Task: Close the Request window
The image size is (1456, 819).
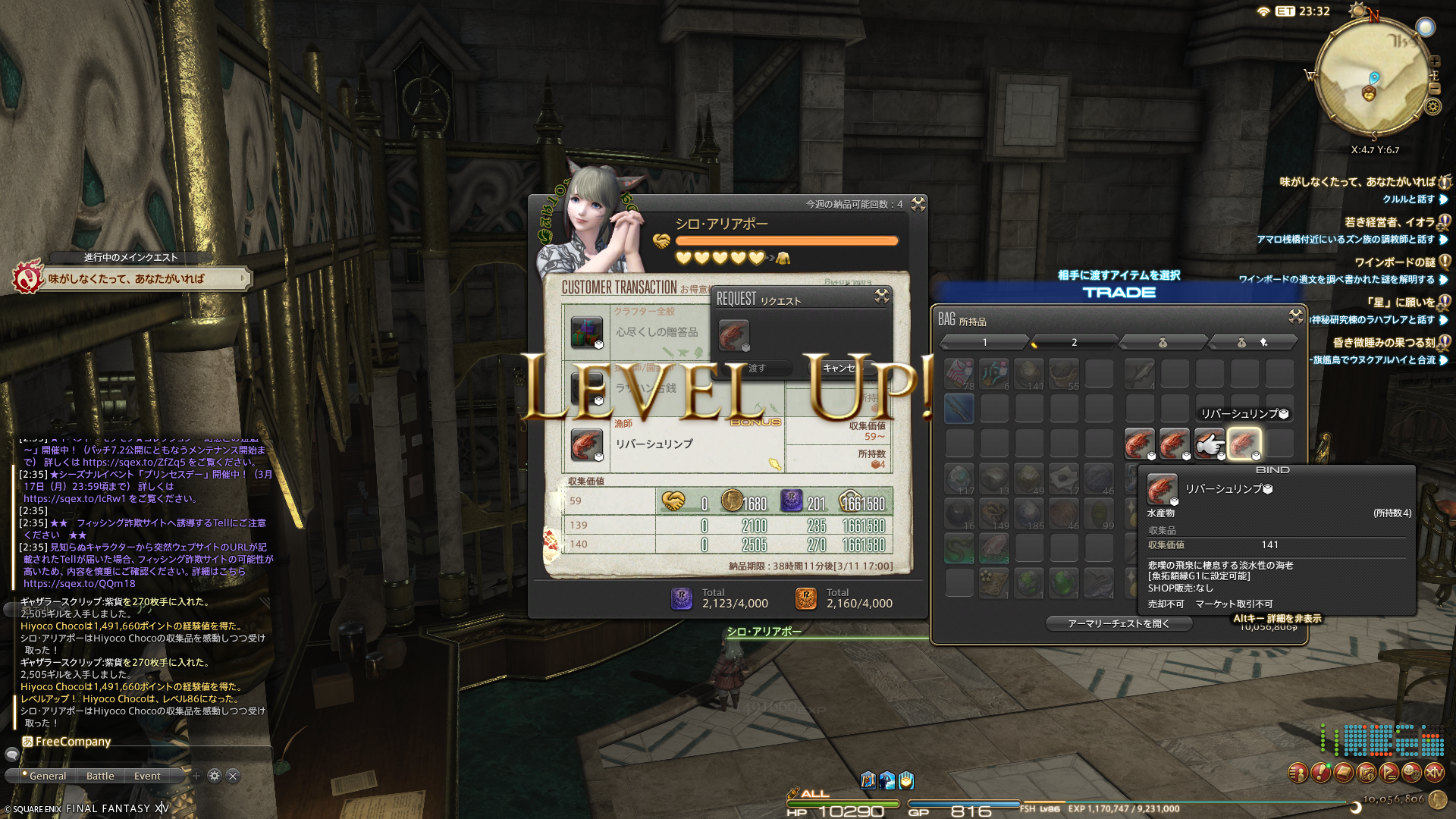Action: (881, 296)
